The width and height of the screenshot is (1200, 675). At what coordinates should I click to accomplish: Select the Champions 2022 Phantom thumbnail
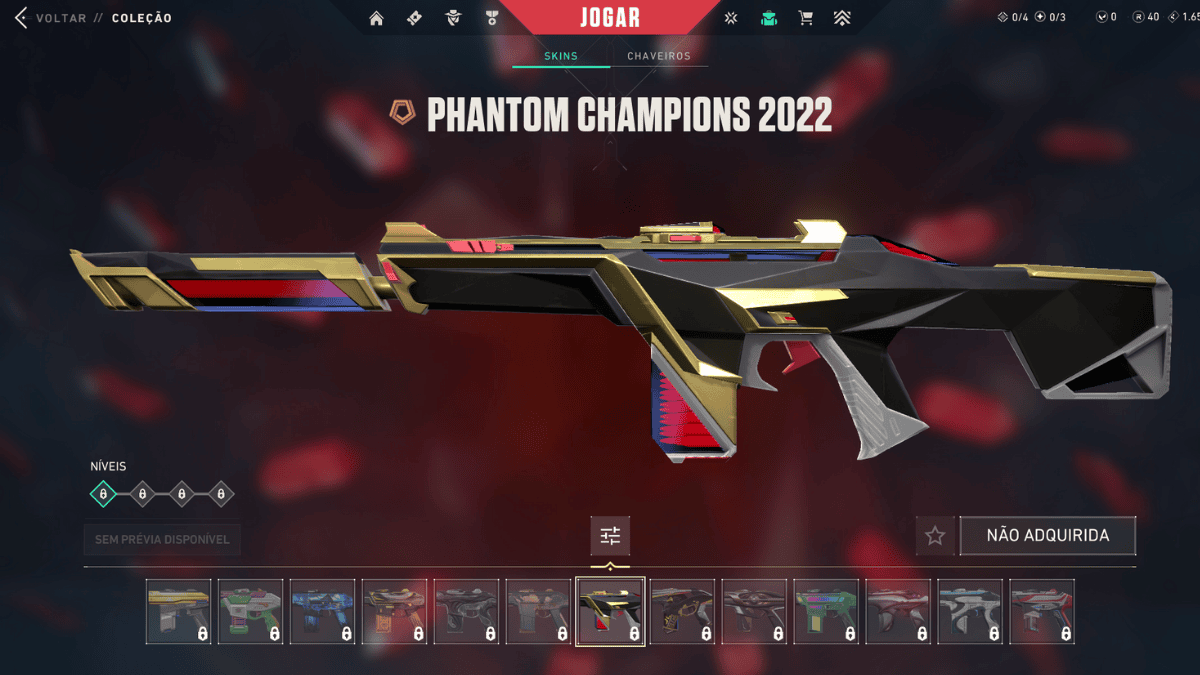pos(610,611)
